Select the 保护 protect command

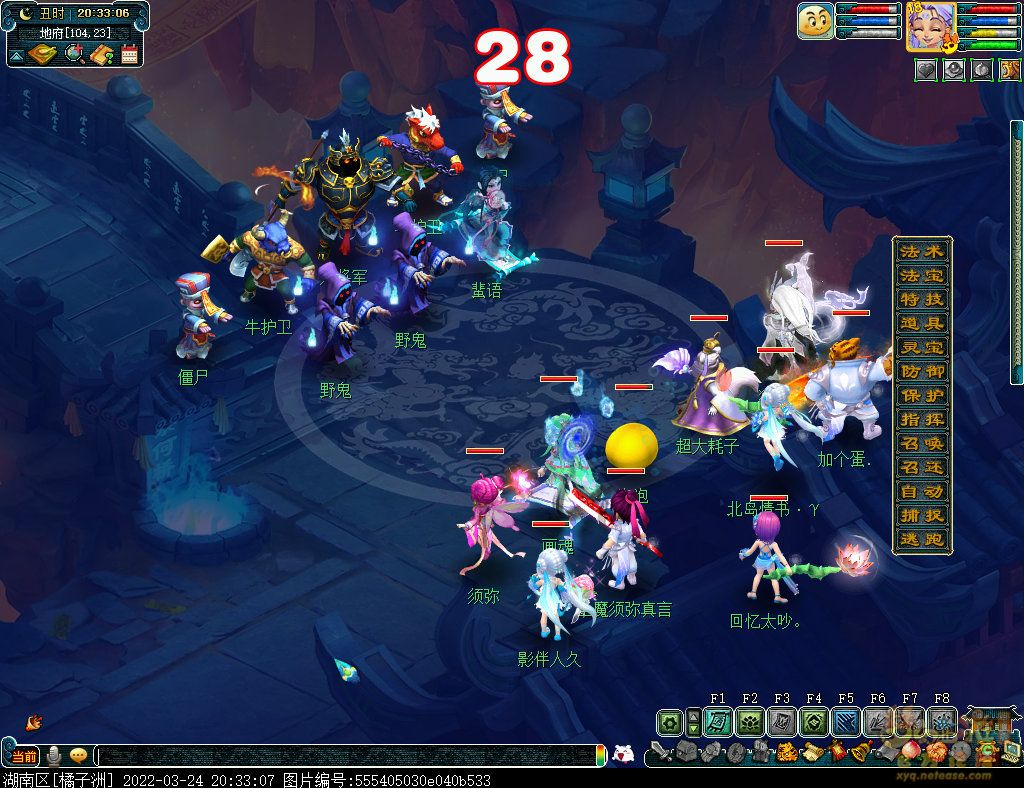click(x=921, y=395)
